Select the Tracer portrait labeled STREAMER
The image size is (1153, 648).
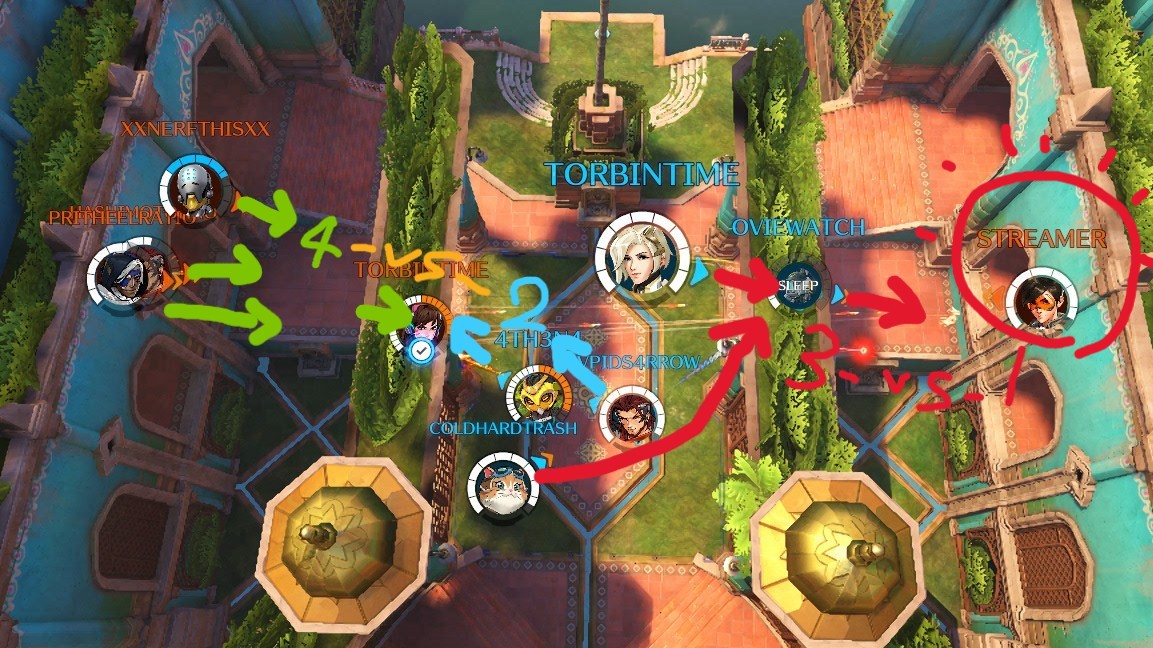[x=1041, y=301]
